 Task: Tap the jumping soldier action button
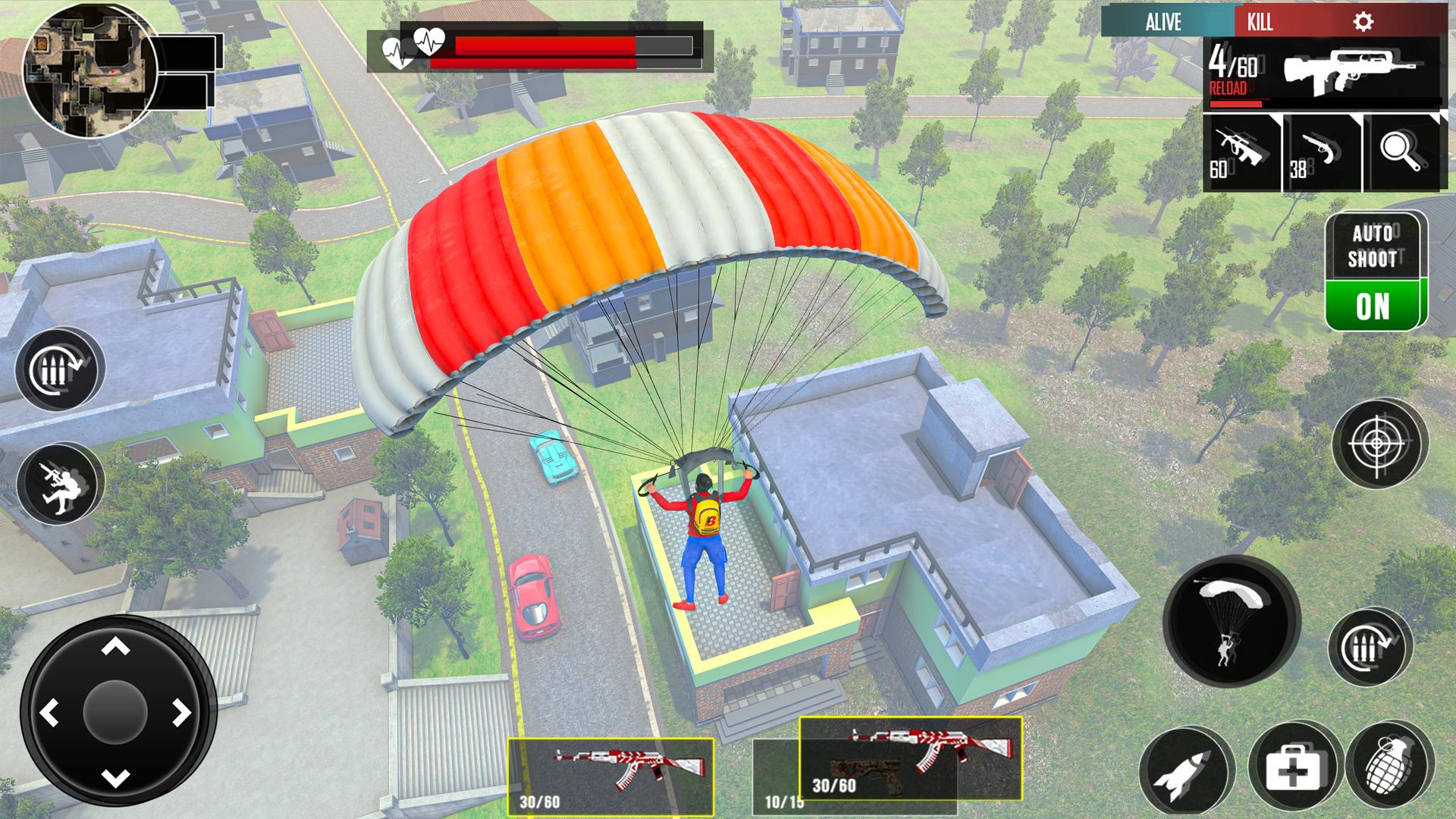pyautogui.click(x=59, y=483)
